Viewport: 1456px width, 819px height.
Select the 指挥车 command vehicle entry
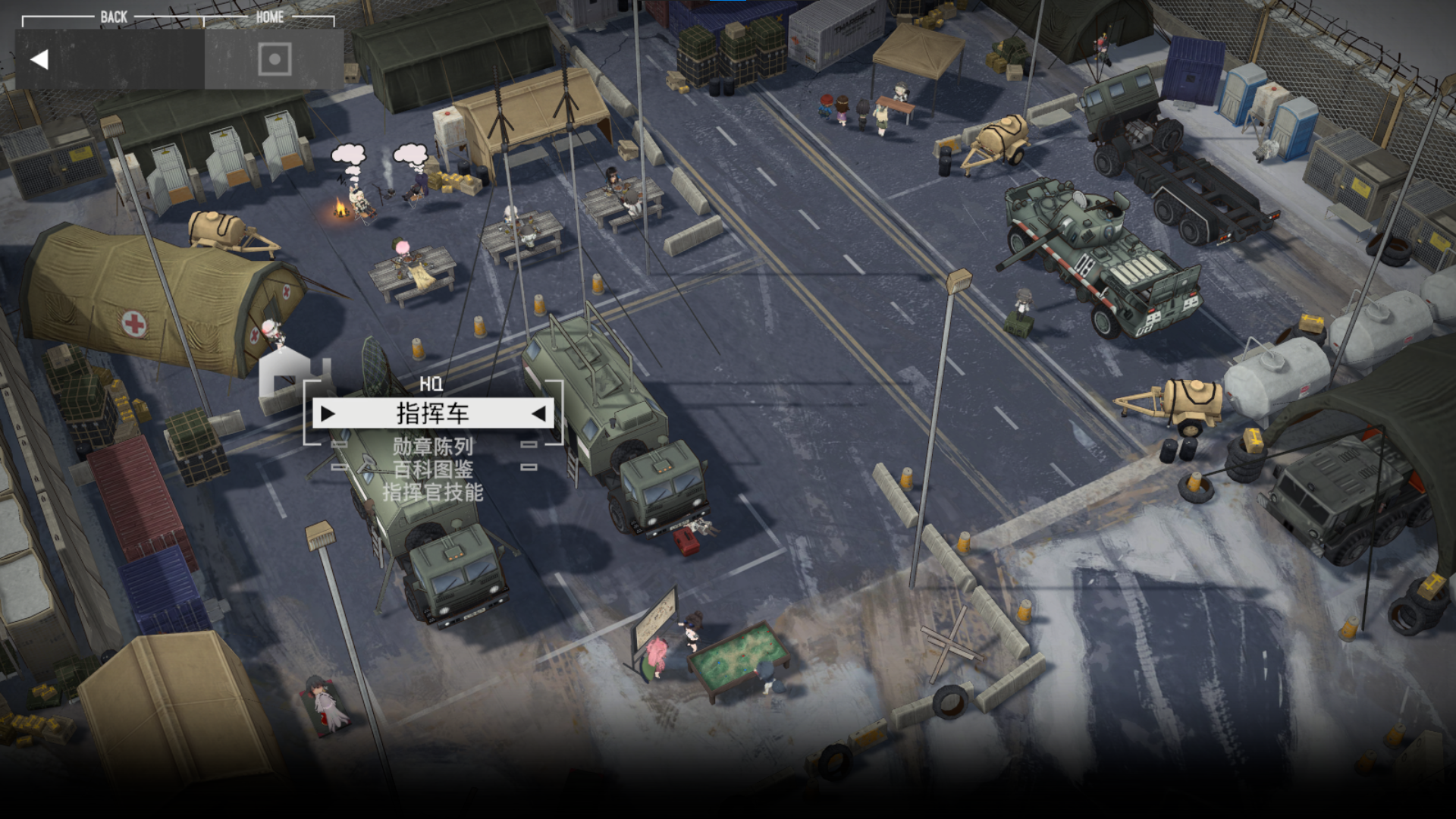point(432,413)
